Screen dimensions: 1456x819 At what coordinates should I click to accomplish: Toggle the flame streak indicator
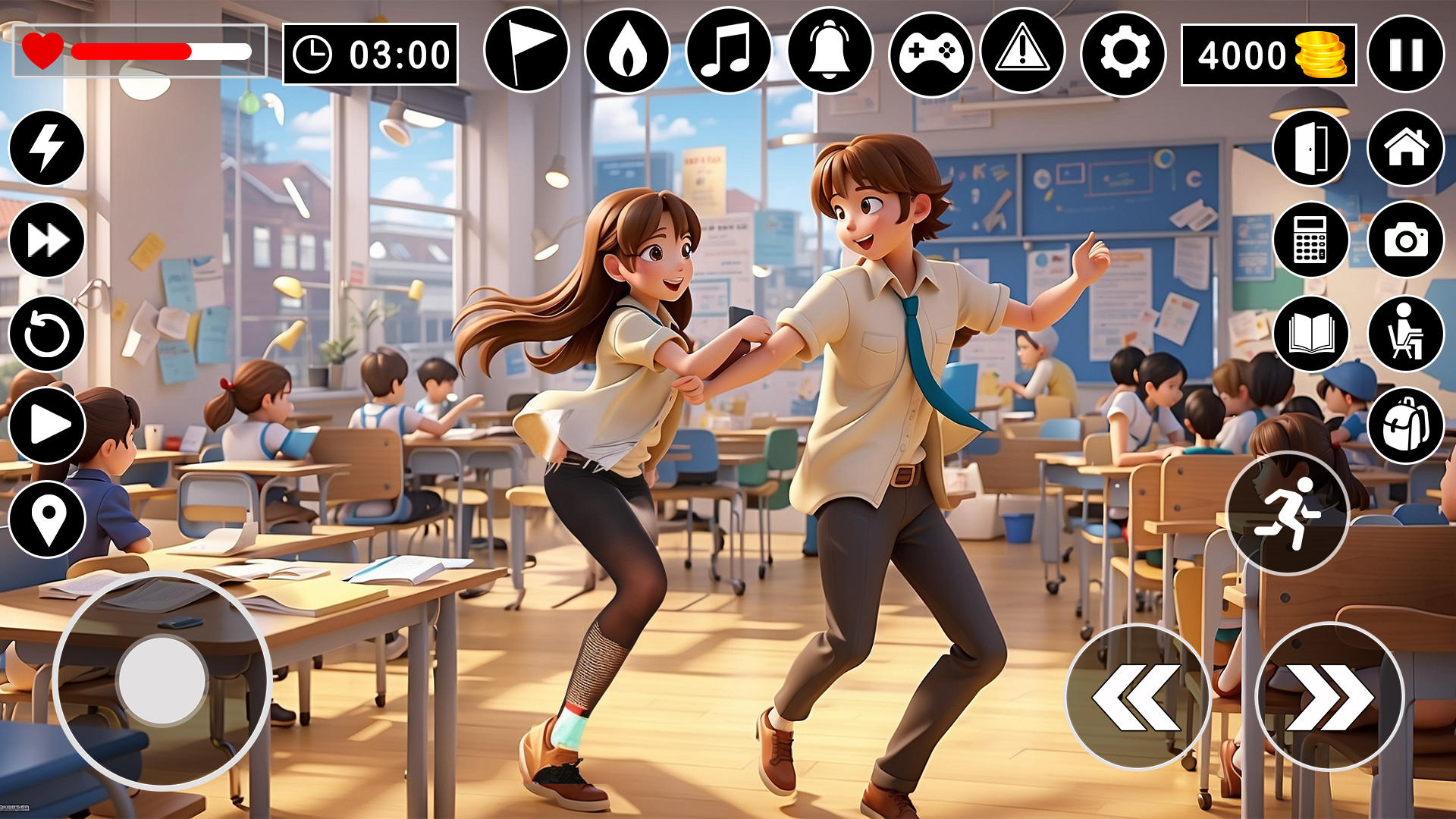(629, 52)
